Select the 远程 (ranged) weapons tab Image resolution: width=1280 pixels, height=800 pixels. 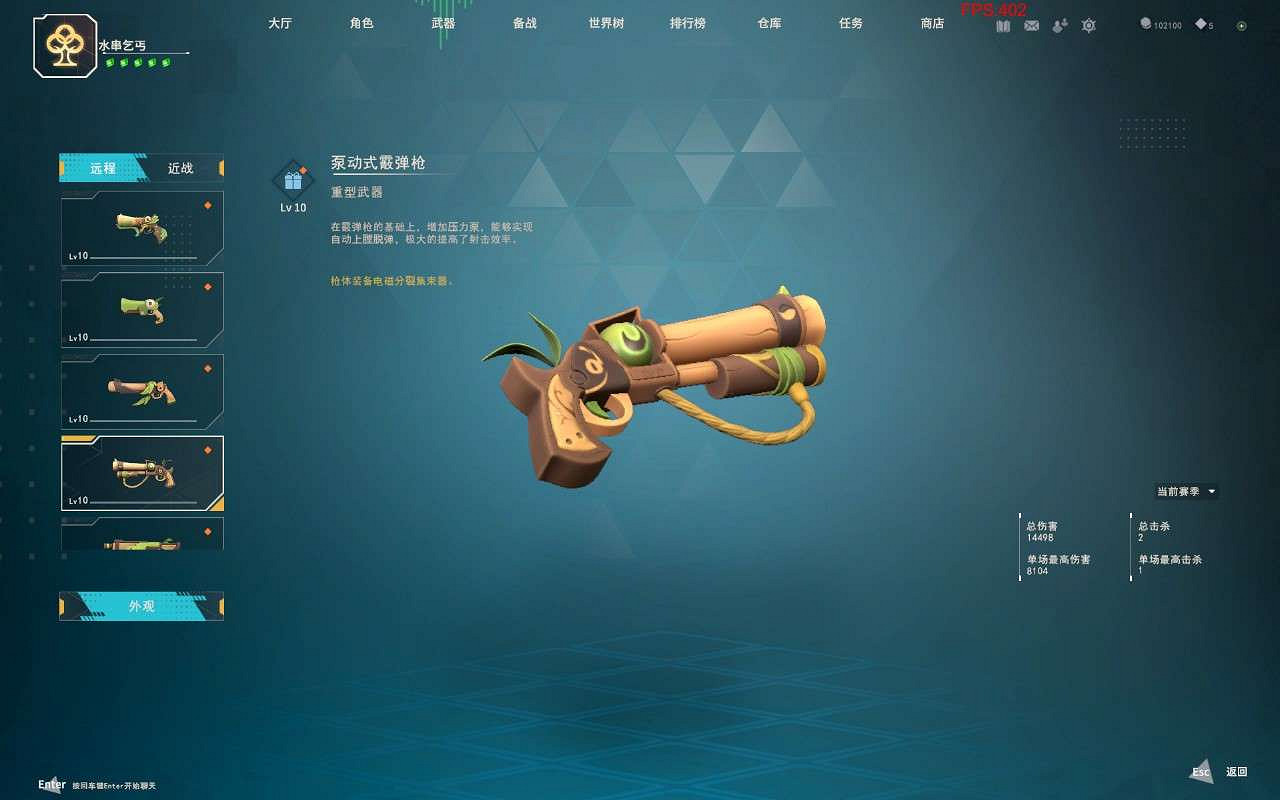104,168
